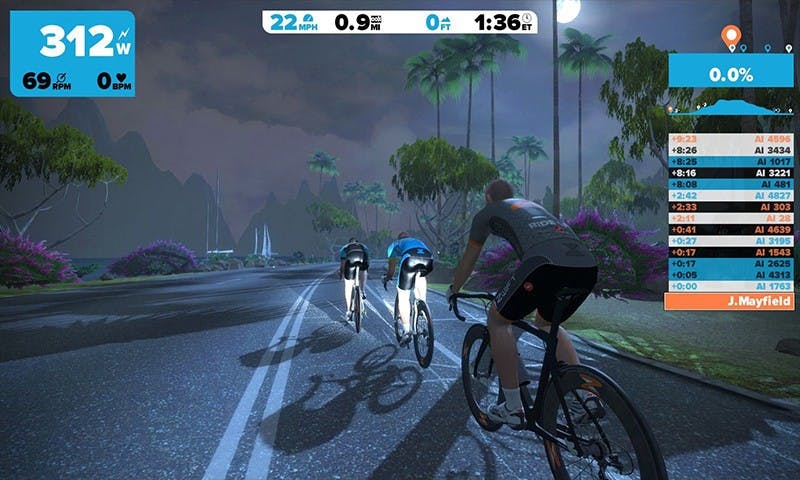Select the AI 303 rider row
The width and height of the screenshot is (800, 480).
point(730,206)
